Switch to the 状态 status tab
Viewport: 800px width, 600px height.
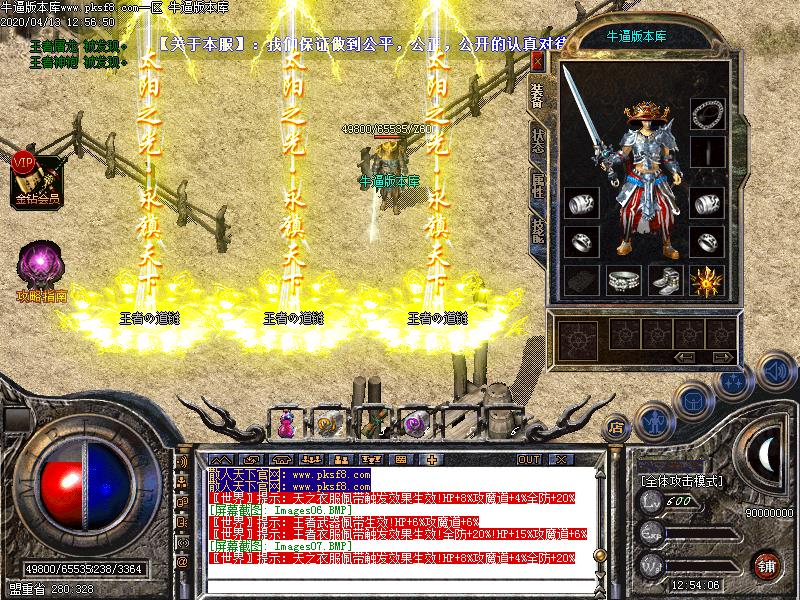pos(538,138)
